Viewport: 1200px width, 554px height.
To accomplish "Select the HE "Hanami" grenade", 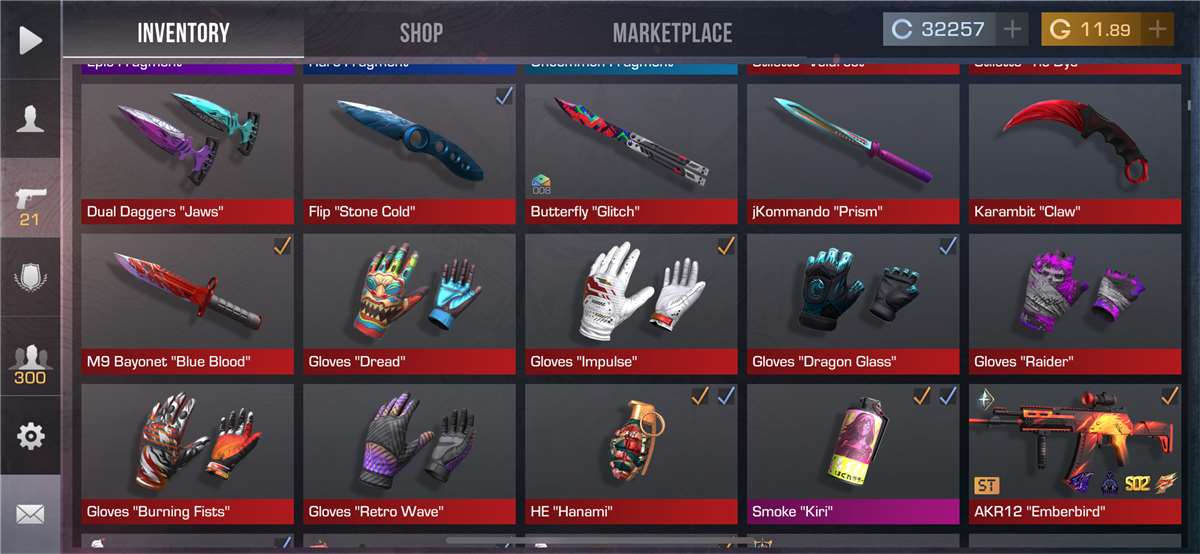I will pyautogui.click(x=631, y=450).
